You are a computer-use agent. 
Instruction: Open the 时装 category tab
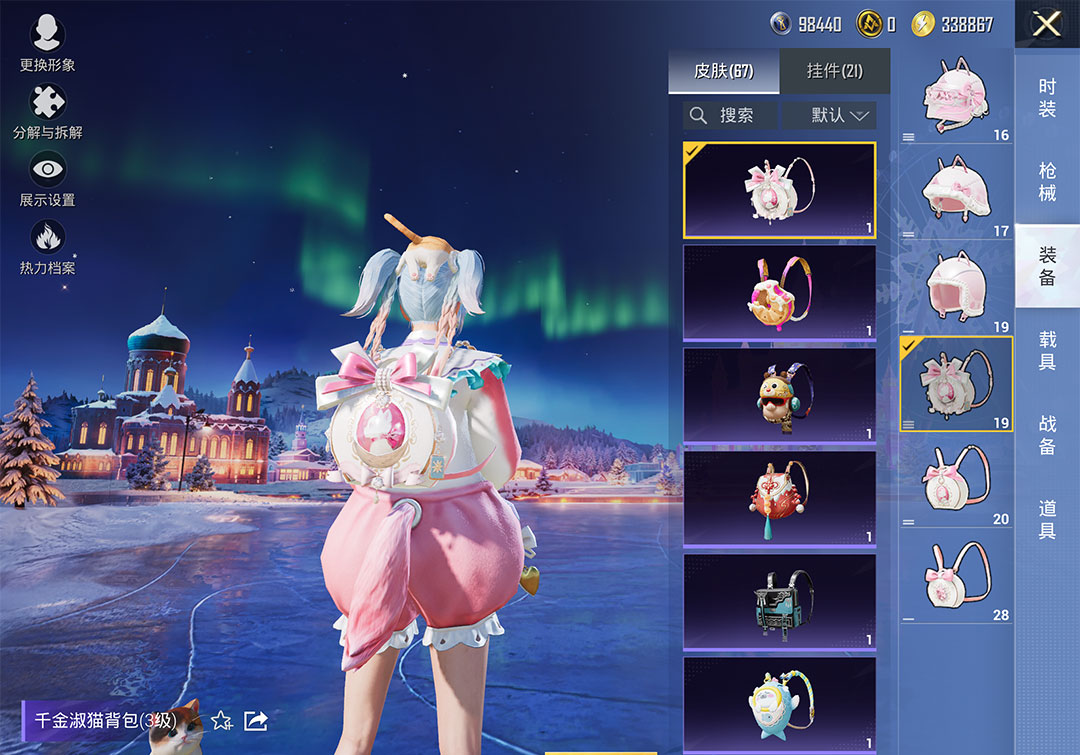1047,98
